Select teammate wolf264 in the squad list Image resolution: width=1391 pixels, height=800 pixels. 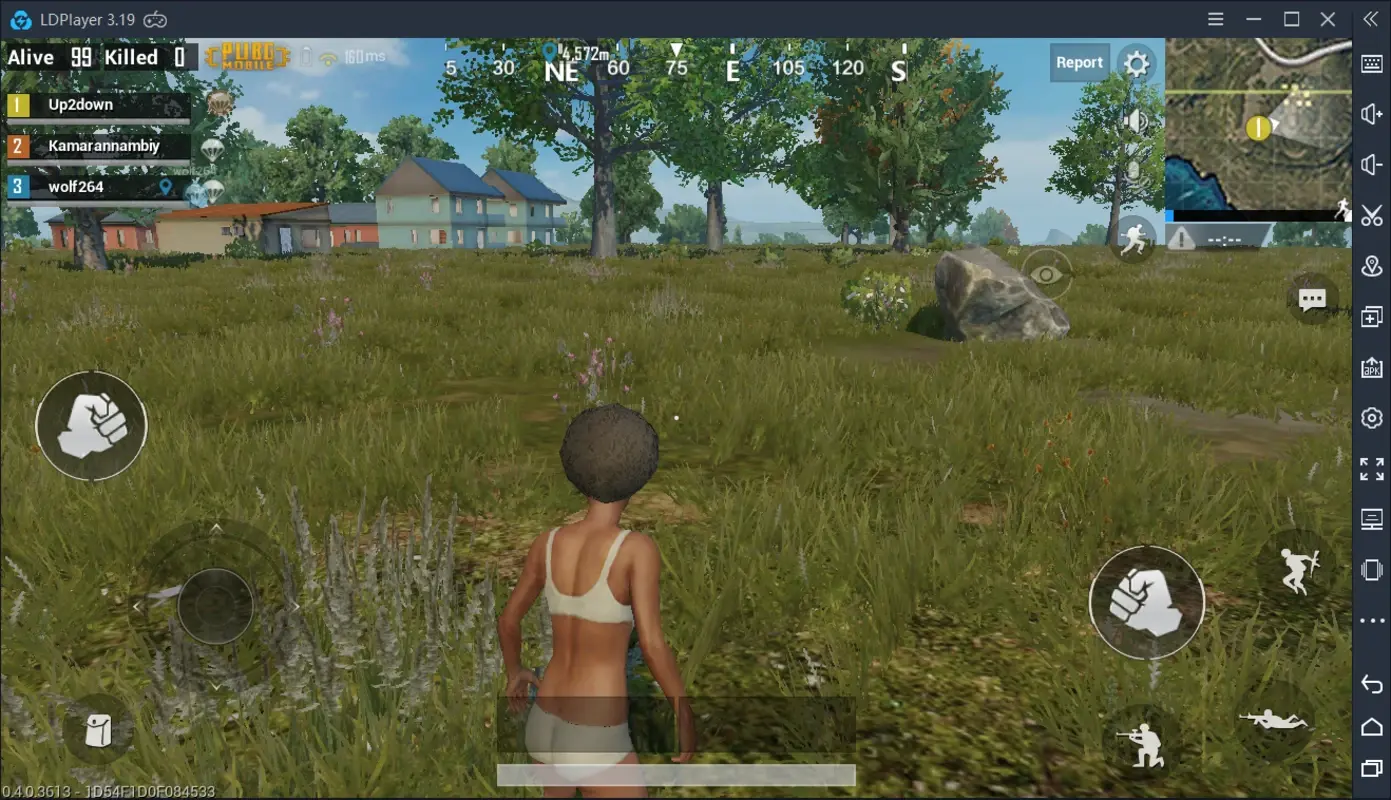[75, 186]
